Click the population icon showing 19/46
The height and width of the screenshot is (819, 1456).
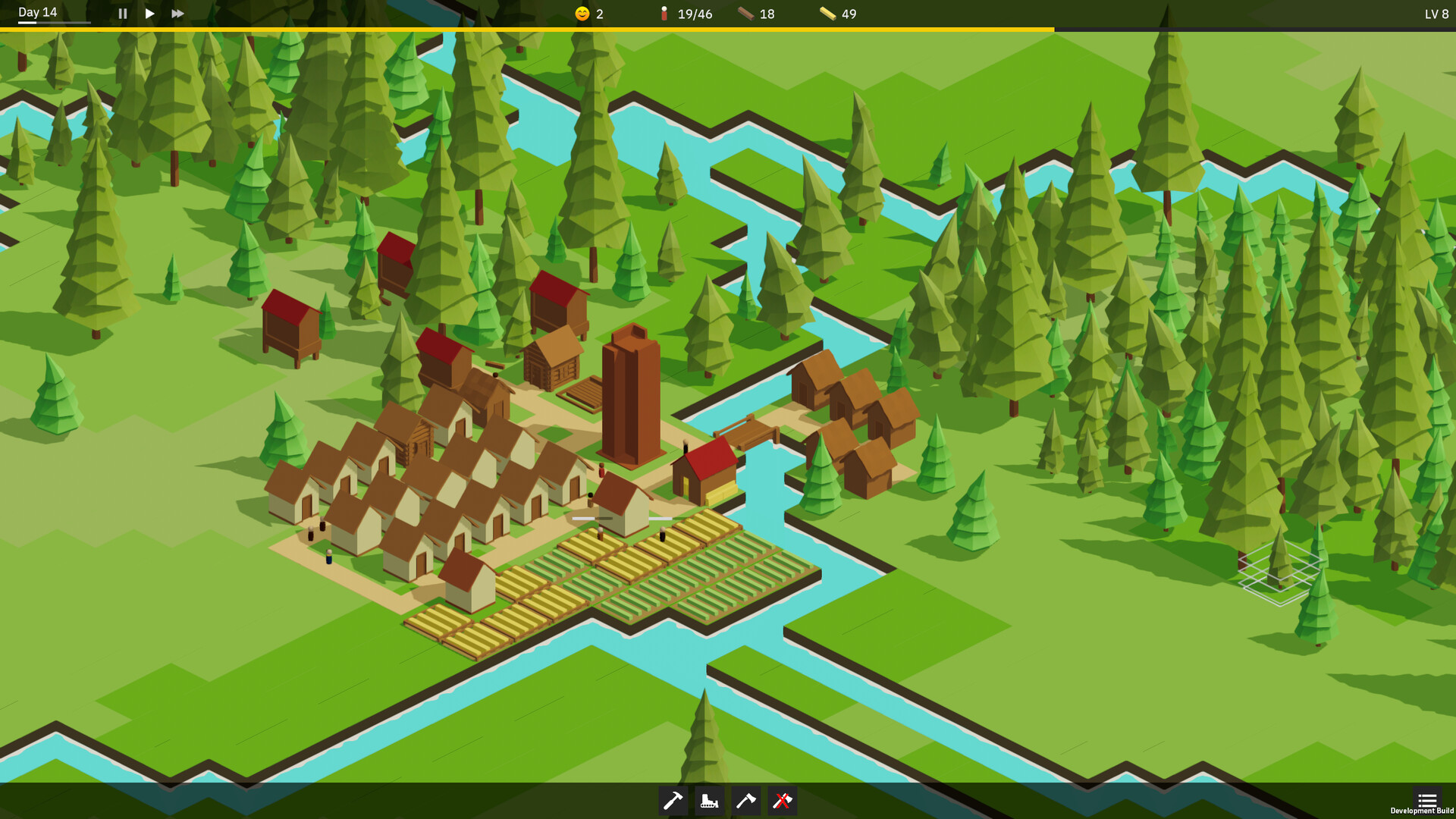point(664,13)
